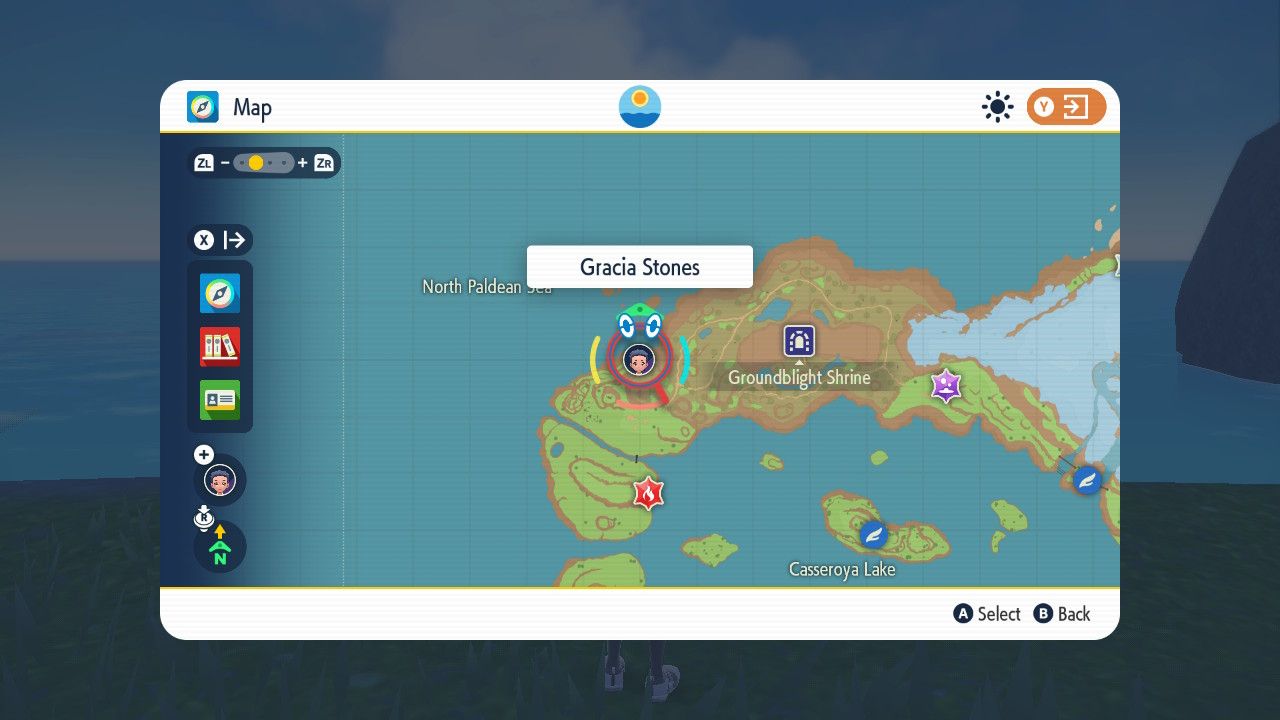The height and width of the screenshot is (720, 1280).
Task: Click the plus button above the player avatar
Action: pyautogui.click(x=203, y=453)
